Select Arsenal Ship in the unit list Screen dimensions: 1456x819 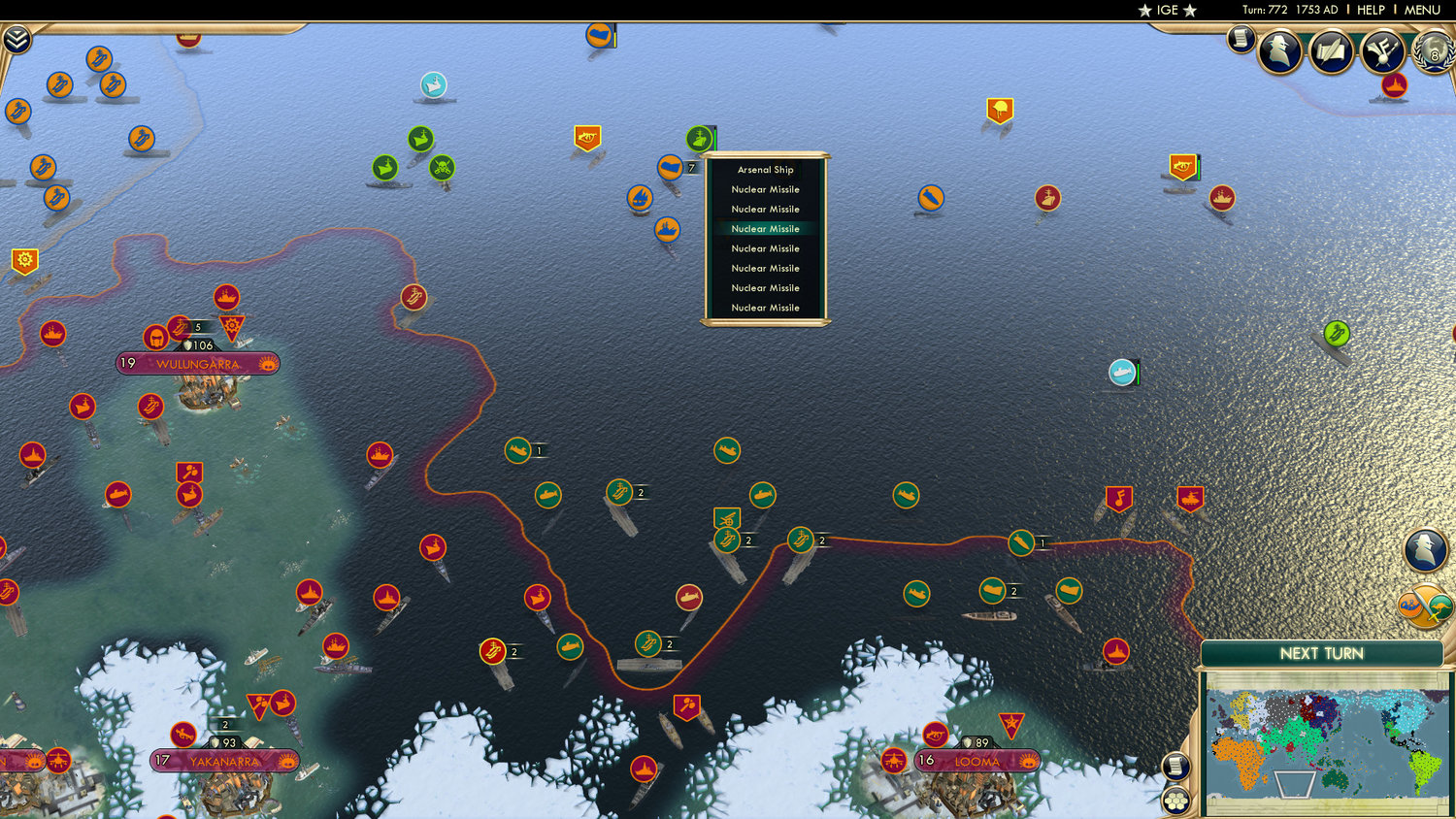[x=764, y=169]
